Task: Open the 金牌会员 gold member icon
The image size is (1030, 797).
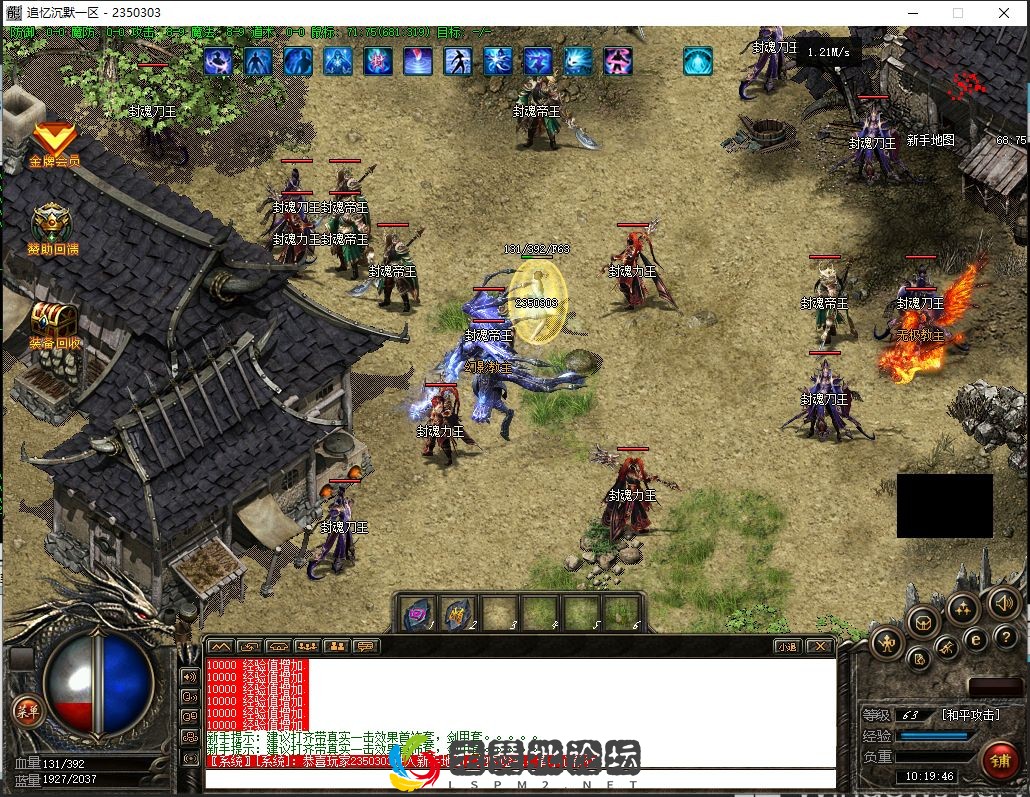Action: coord(54,142)
